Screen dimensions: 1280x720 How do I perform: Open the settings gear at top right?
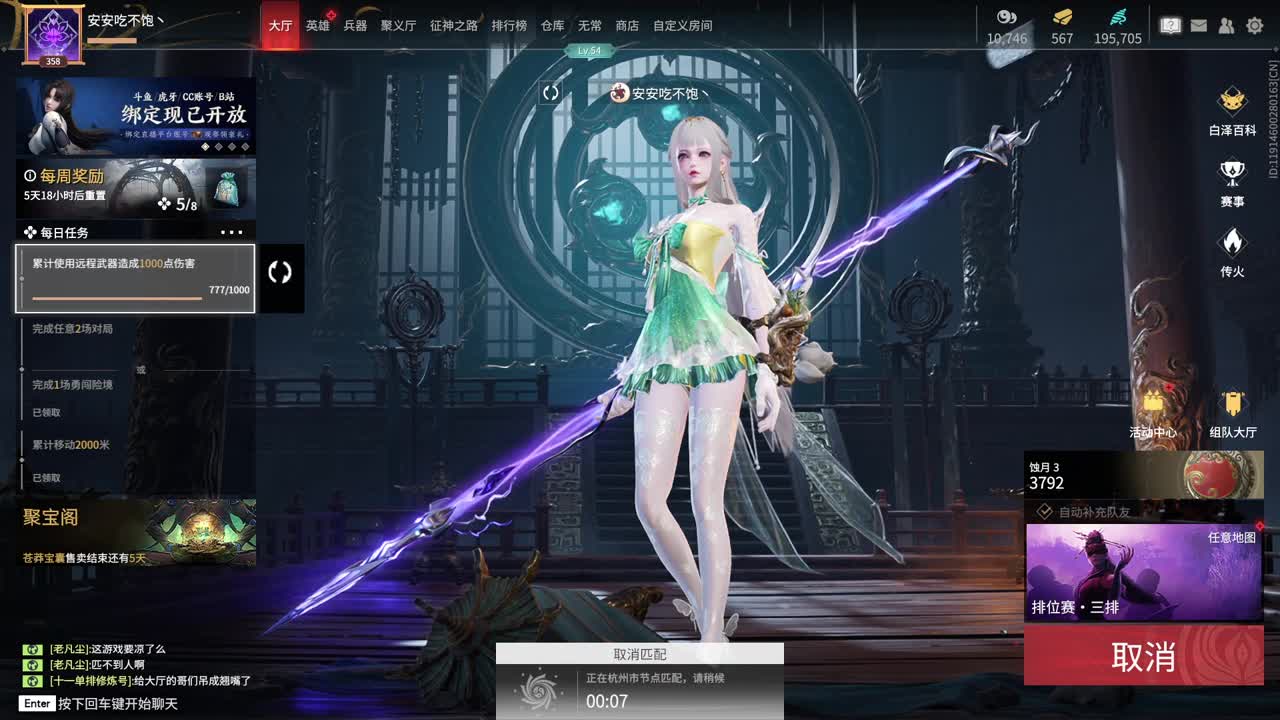(x=1253, y=26)
